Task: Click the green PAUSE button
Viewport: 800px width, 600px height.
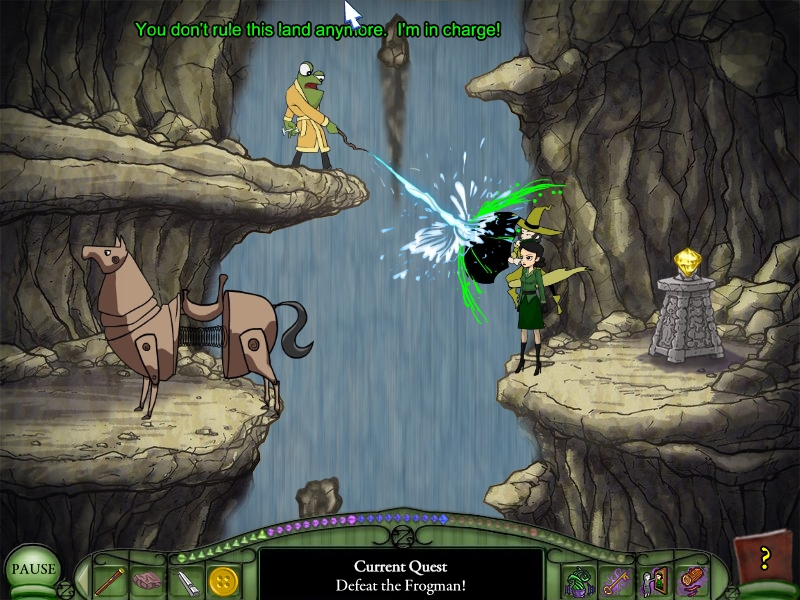Action: coord(32,570)
